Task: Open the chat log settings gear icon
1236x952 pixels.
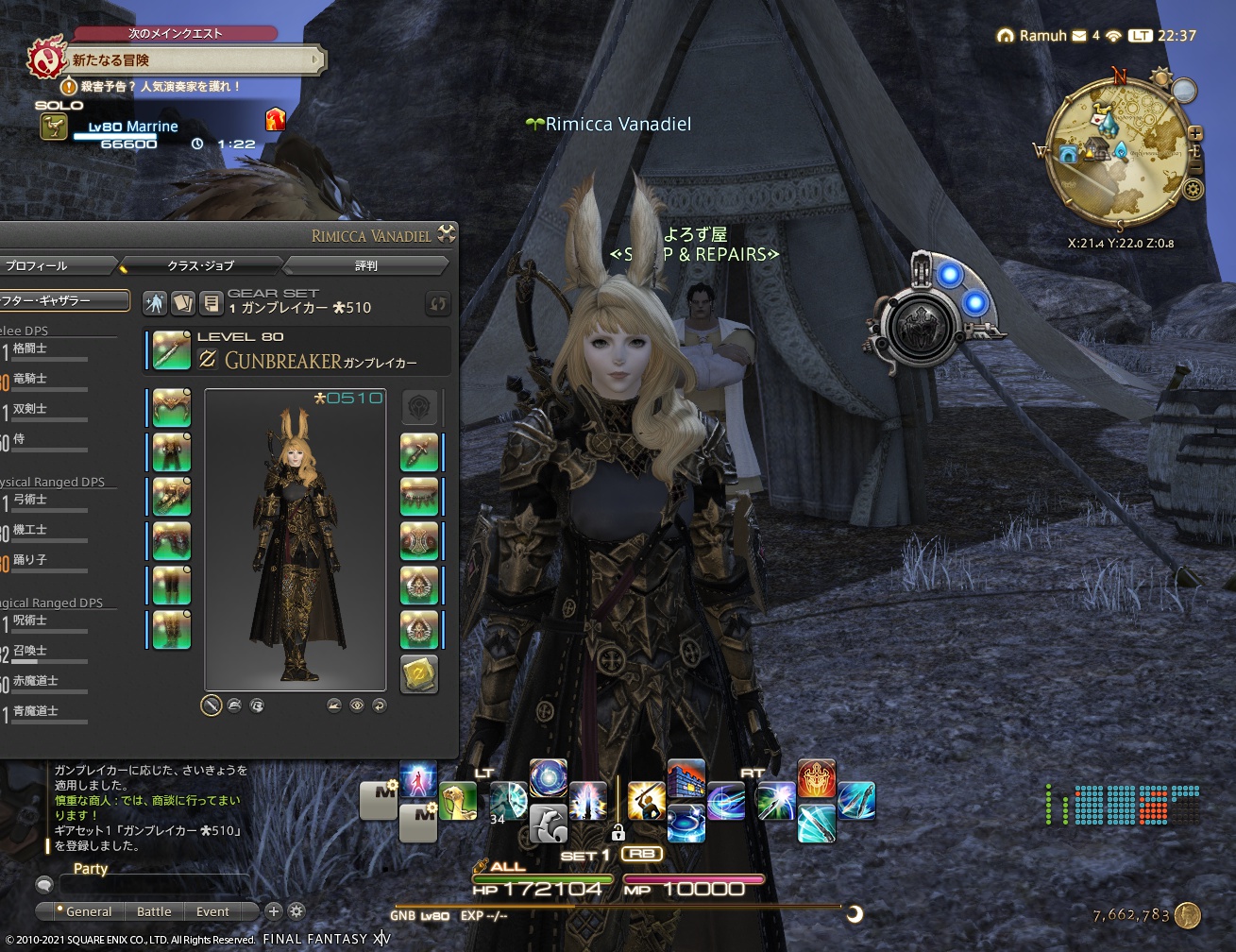Action: pyautogui.click(x=295, y=911)
